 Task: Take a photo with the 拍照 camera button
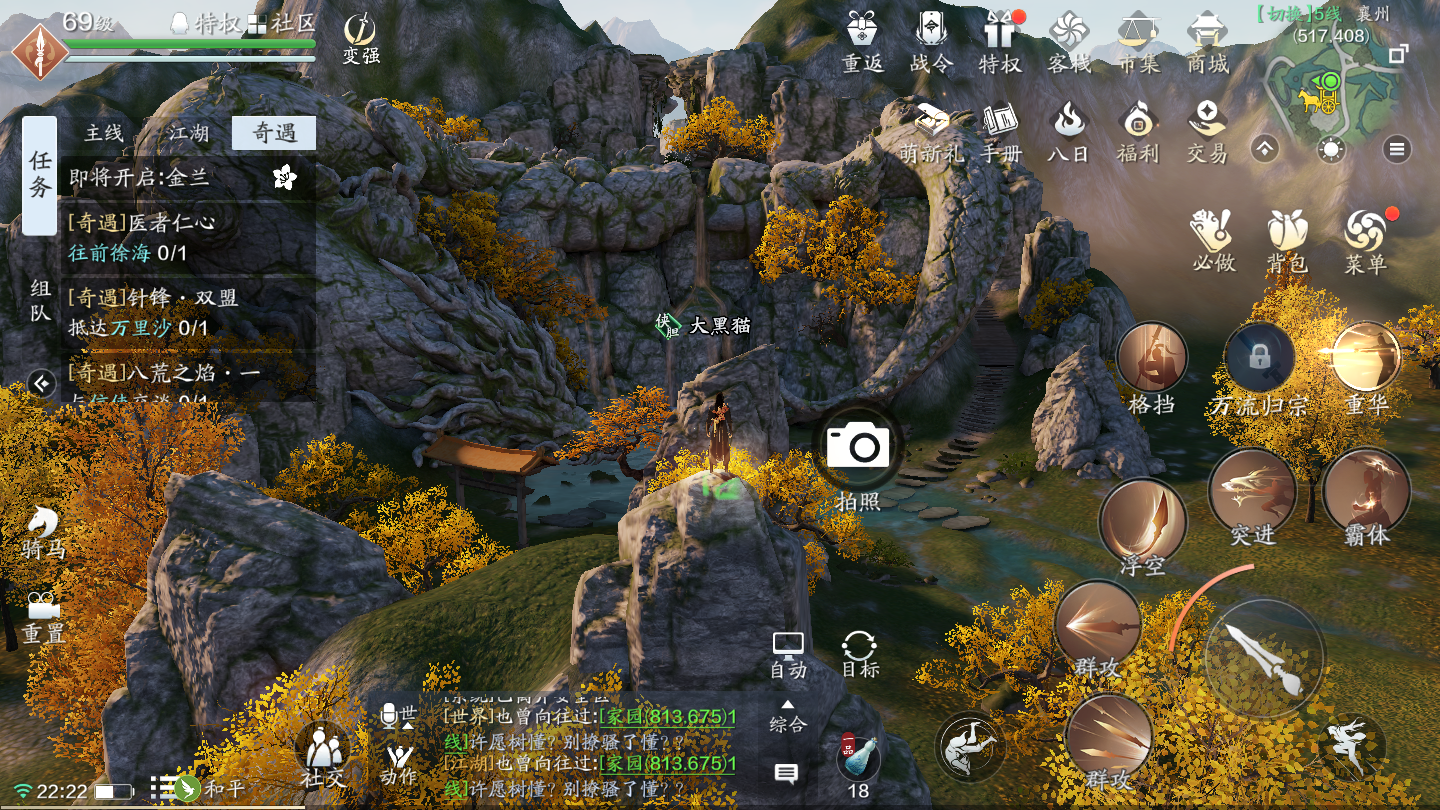coord(858,446)
